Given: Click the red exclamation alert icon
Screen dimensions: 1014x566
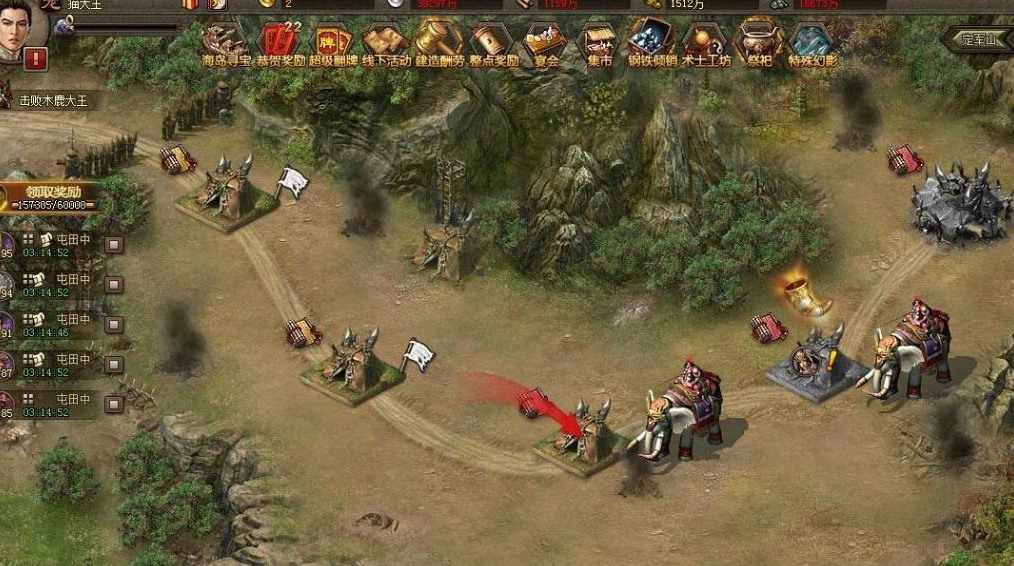Looking at the screenshot, I should point(36,59).
